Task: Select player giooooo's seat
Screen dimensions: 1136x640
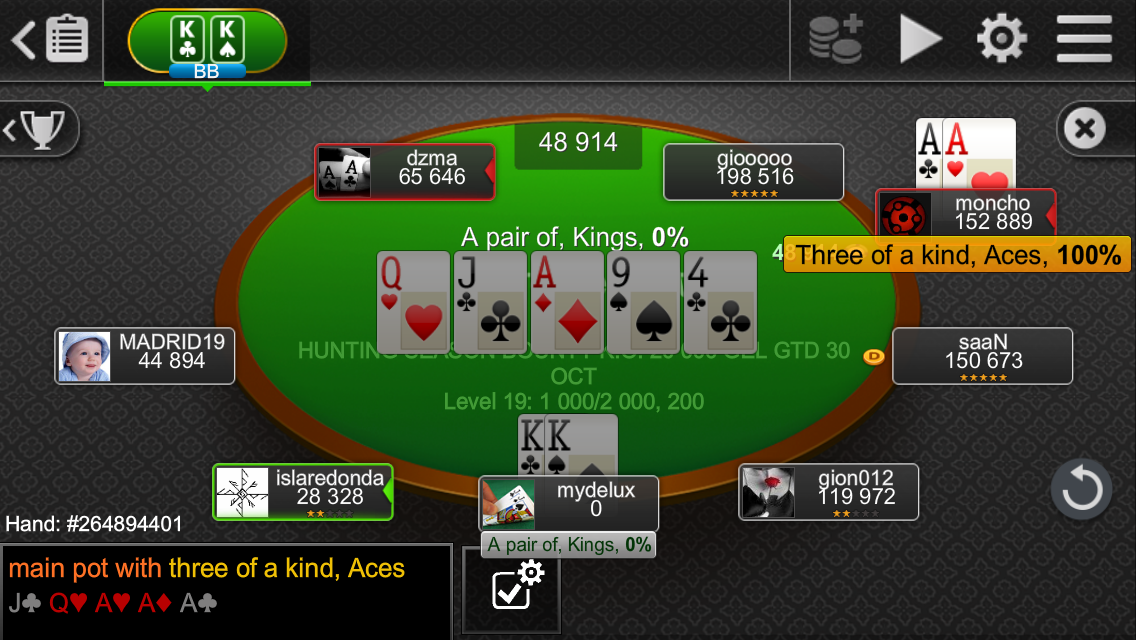Action: click(753, 172)
